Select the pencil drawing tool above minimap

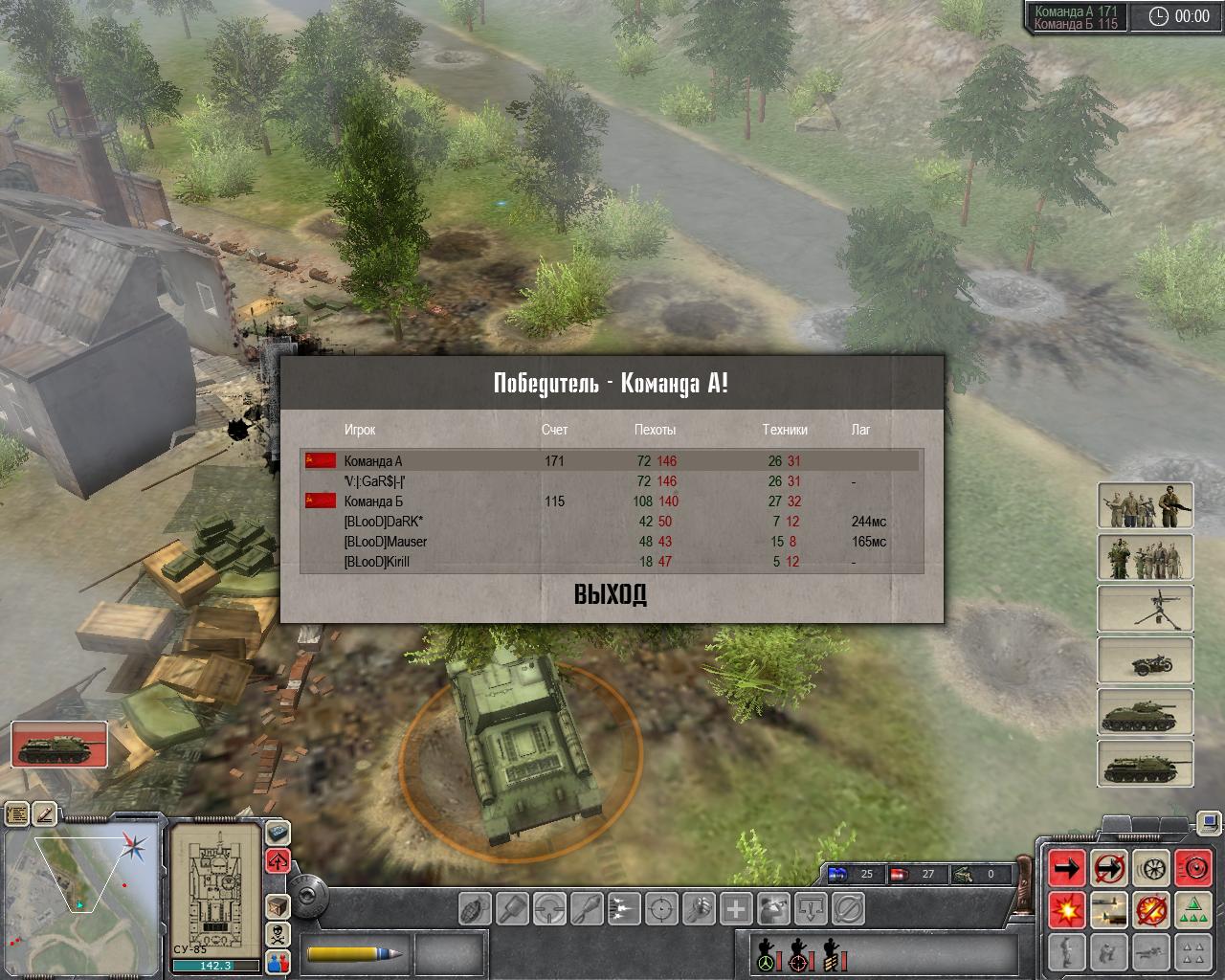(45, 814)
